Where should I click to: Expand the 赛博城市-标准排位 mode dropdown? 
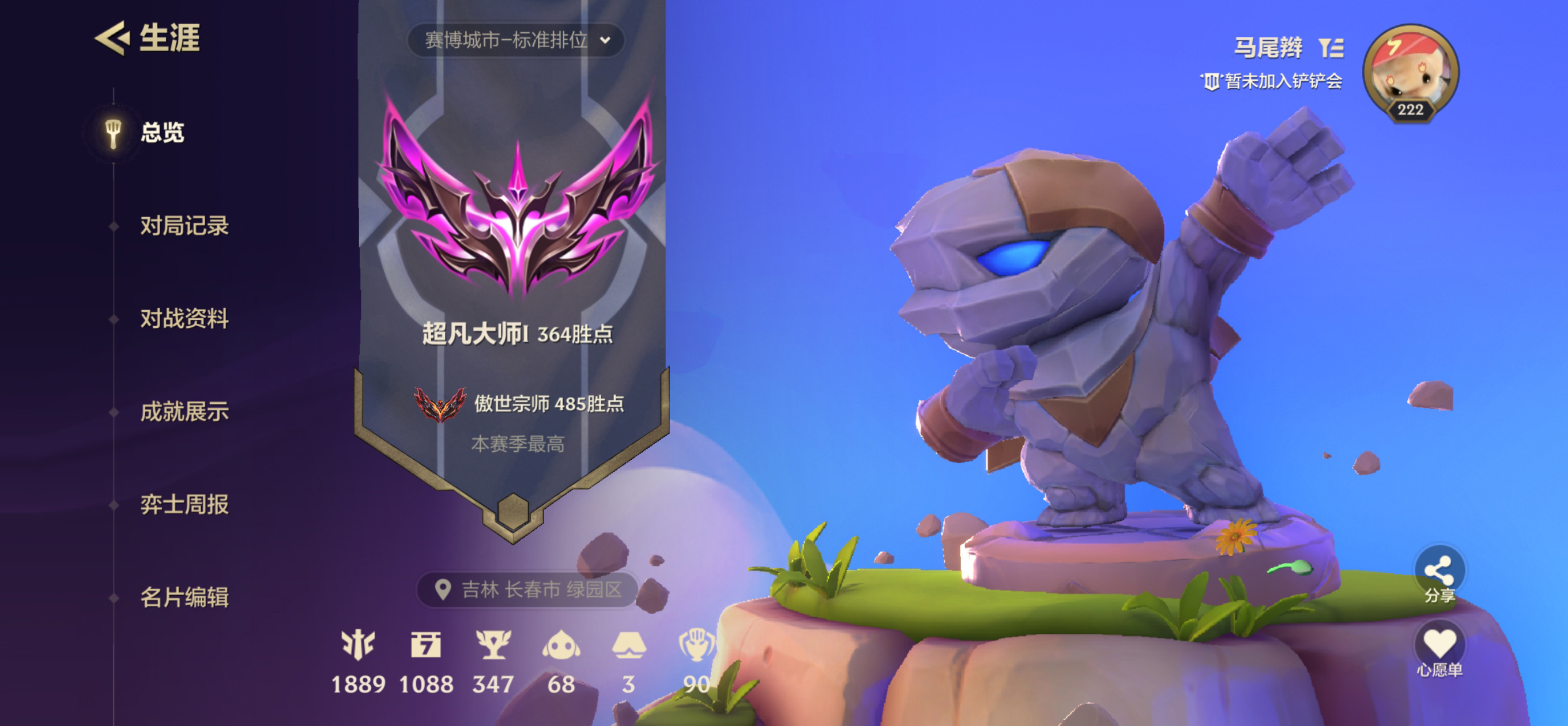point(516,40)
